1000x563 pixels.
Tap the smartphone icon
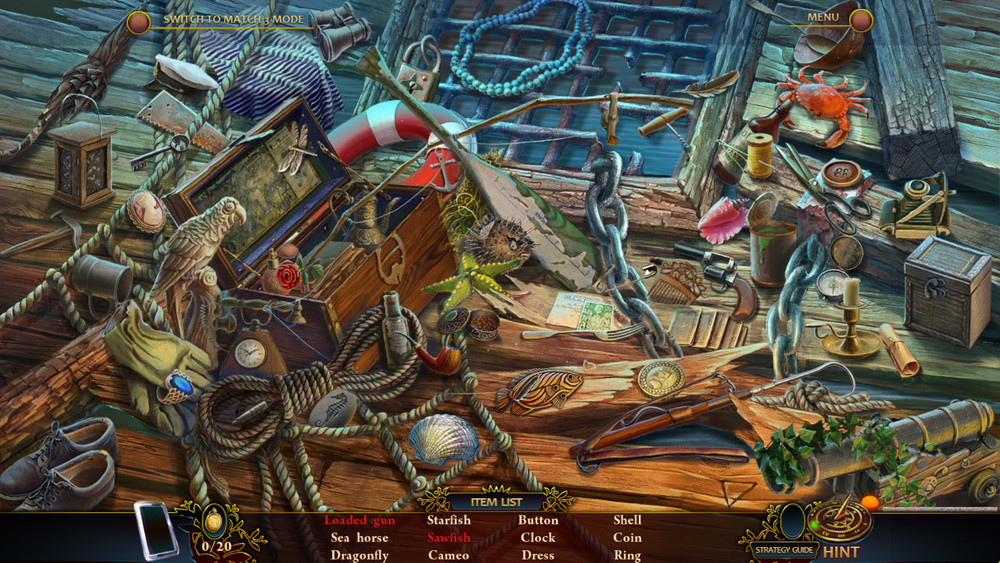point(155,530)
